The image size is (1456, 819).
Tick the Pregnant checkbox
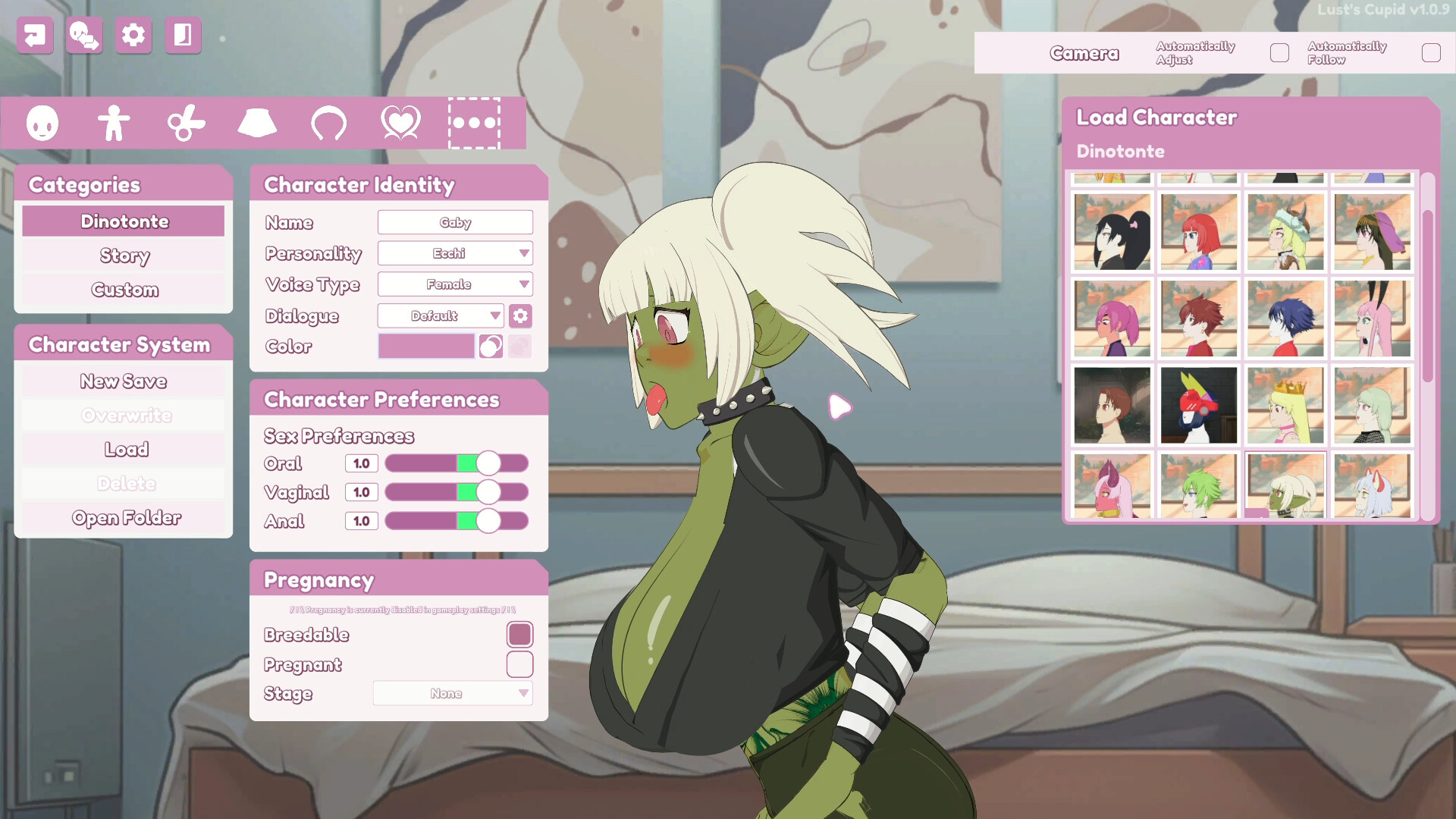click(519, 664)
